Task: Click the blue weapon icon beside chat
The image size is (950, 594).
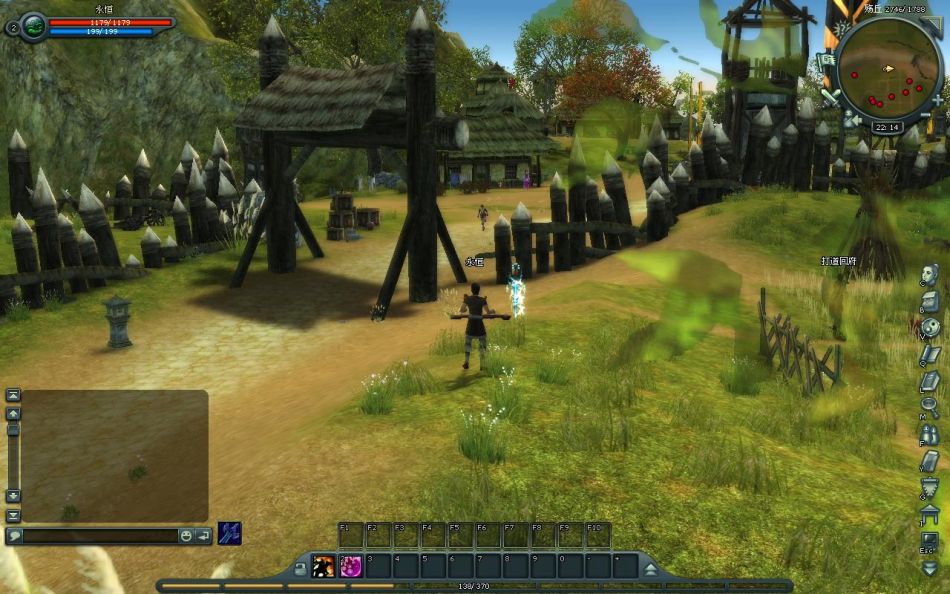Action: pos(230,533)
